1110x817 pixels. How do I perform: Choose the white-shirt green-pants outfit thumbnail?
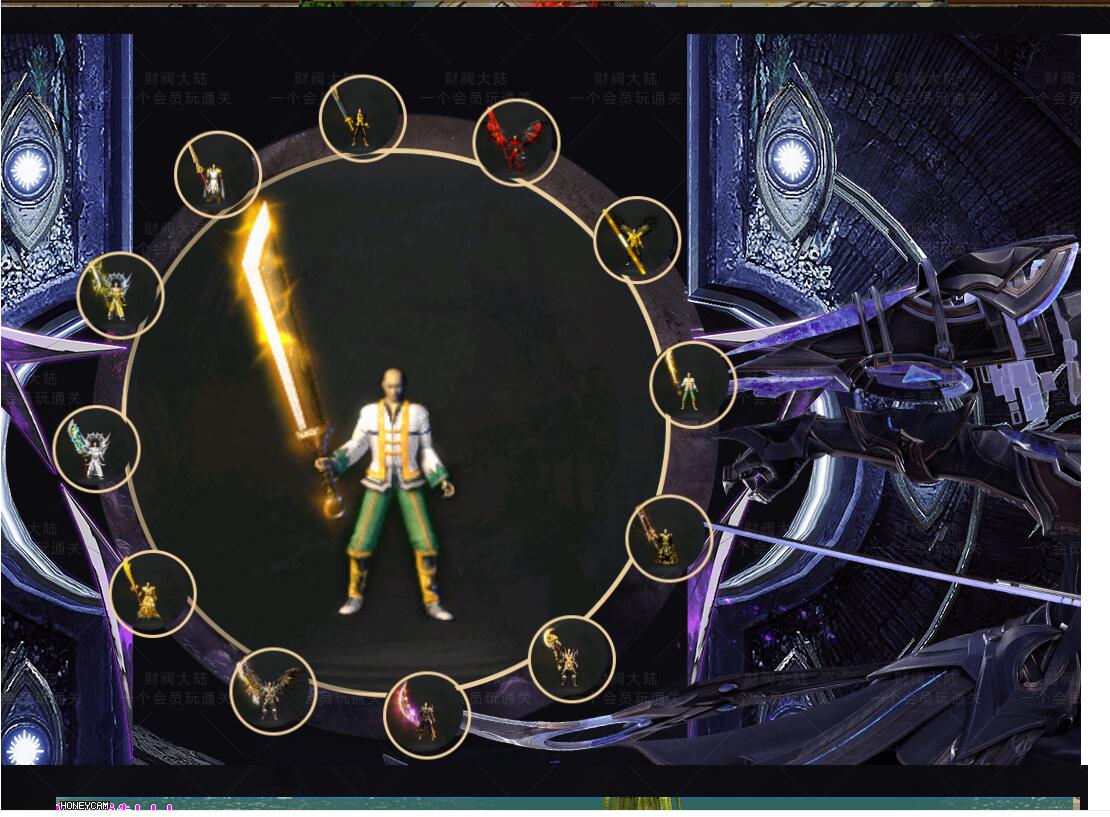coord(692,384)
